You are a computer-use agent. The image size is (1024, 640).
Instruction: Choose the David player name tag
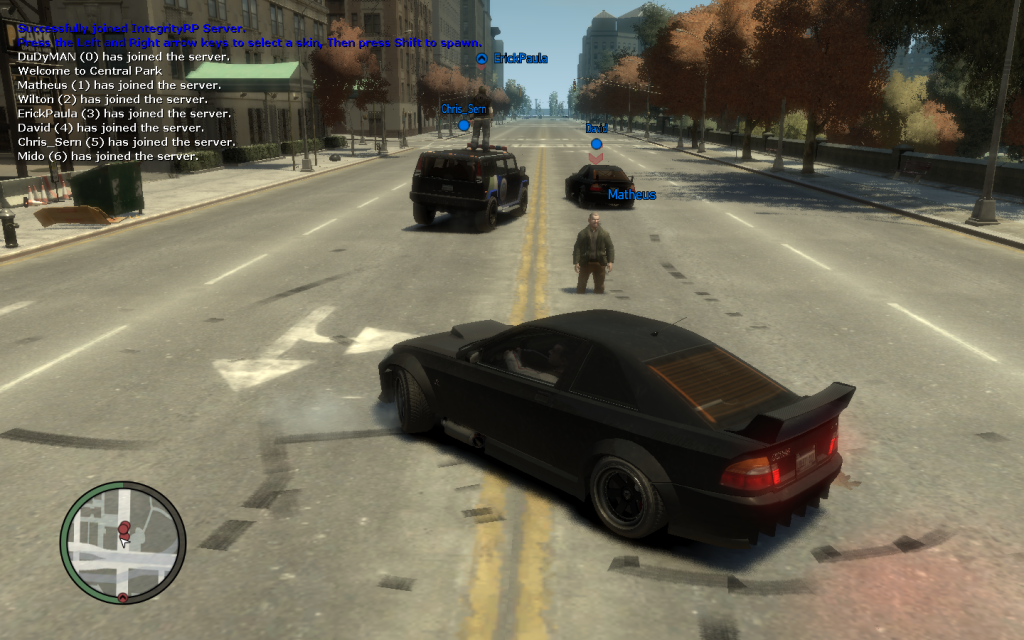(x=597, y=128)
